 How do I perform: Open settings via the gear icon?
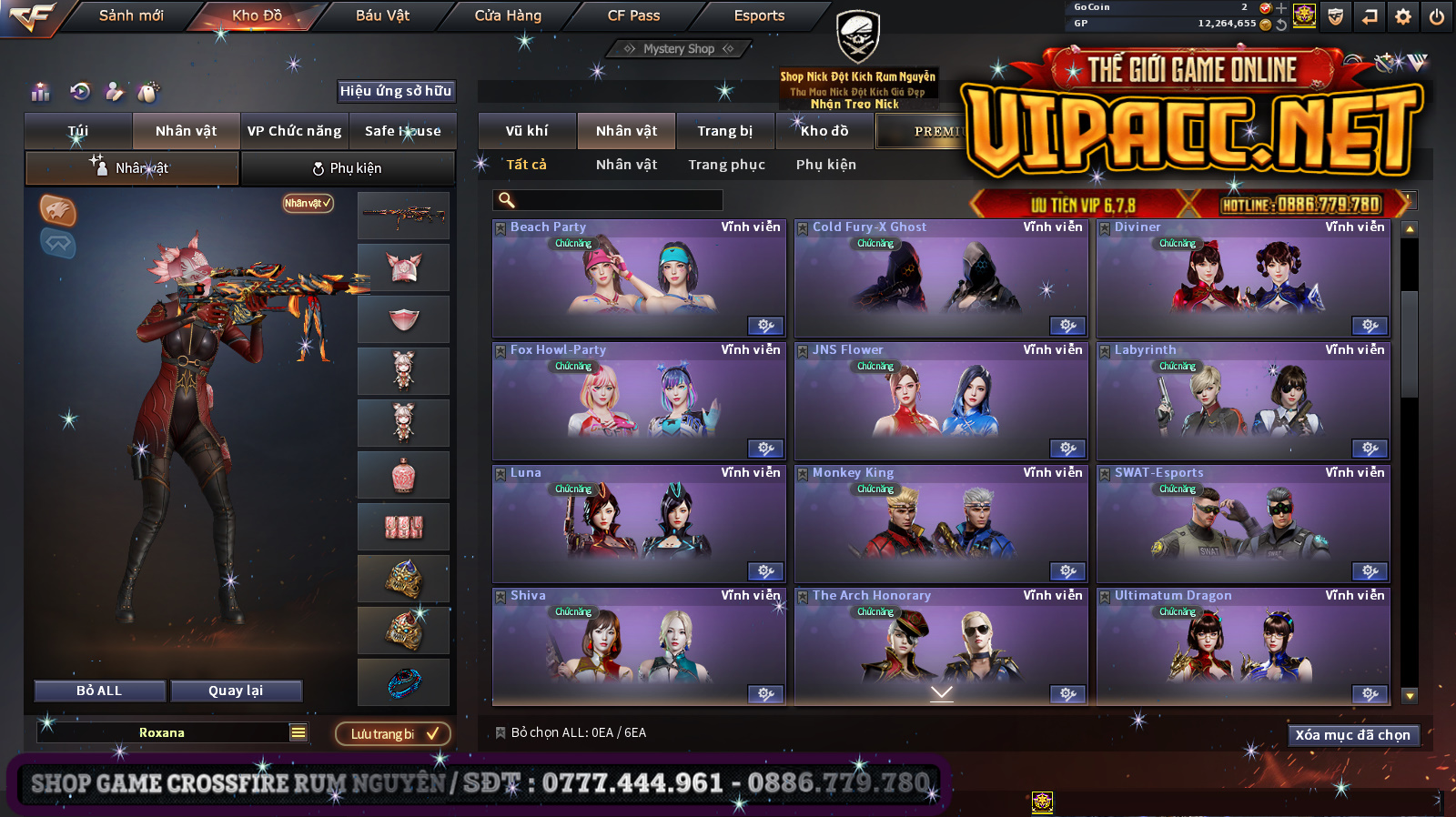point(1402,16)
